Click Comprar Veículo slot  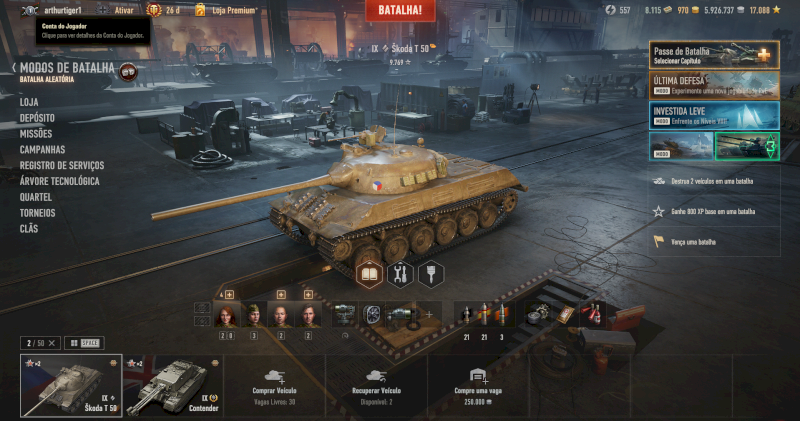(x=275, y=385)
